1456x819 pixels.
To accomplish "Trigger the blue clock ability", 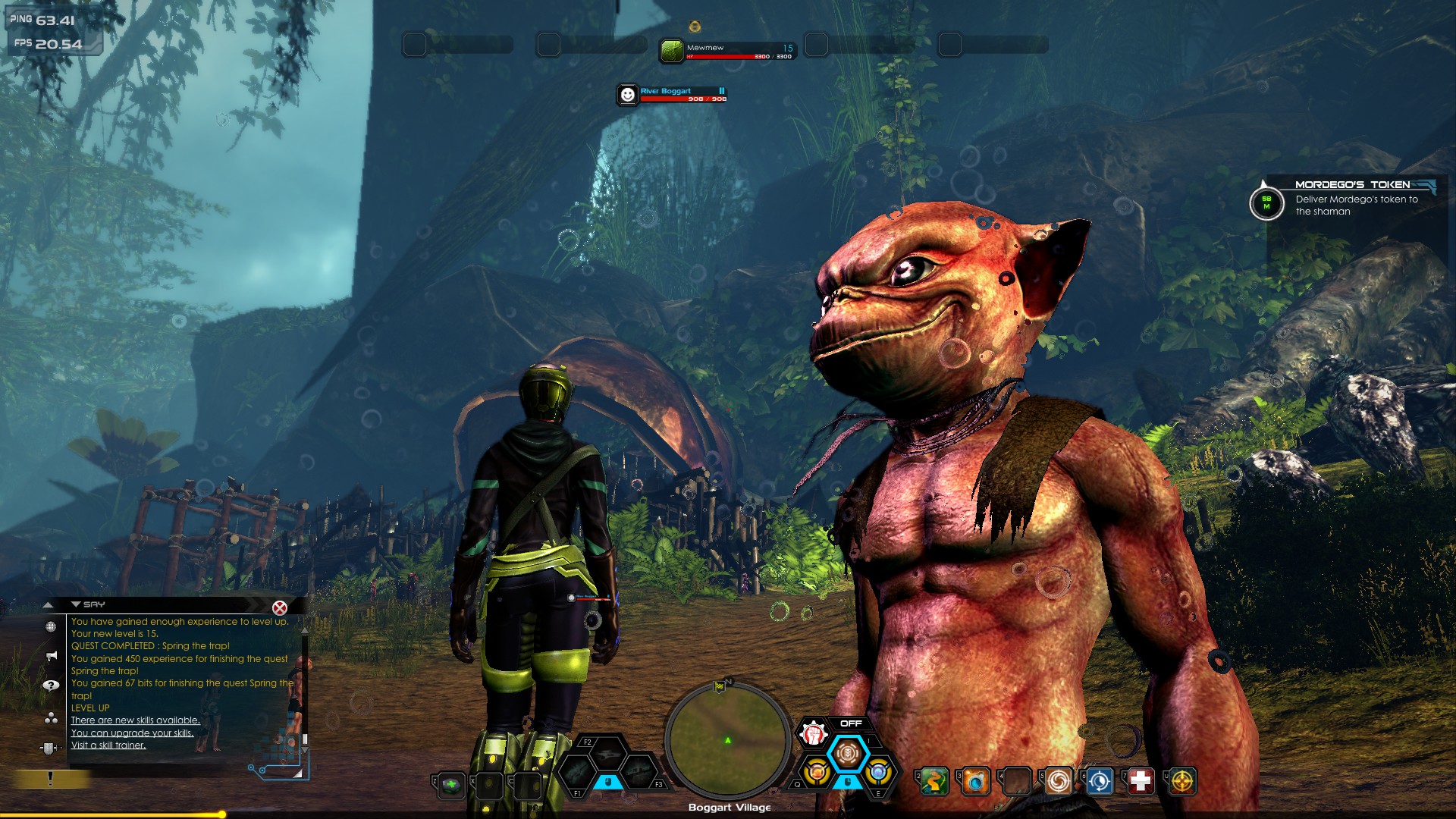I will coord(1099,780).
